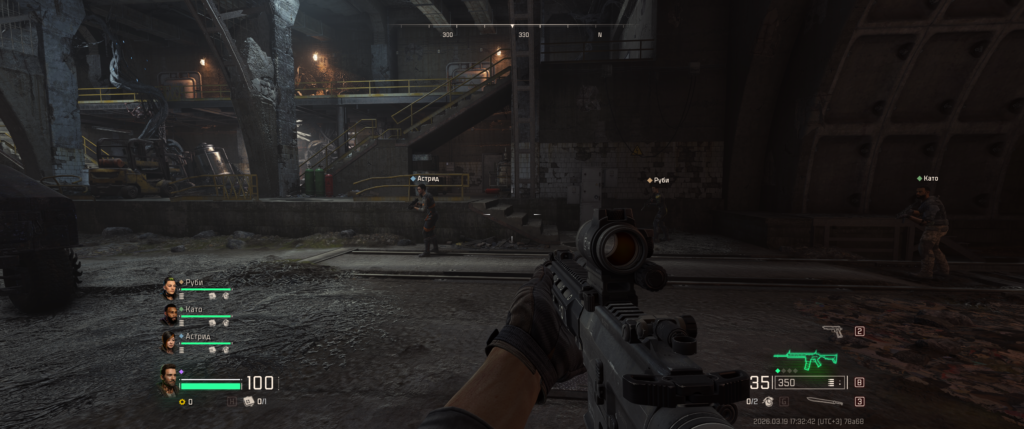Click Като's squad portrait
The width and height of the screenshot is (1024, 429).
(x=170, y=315)
